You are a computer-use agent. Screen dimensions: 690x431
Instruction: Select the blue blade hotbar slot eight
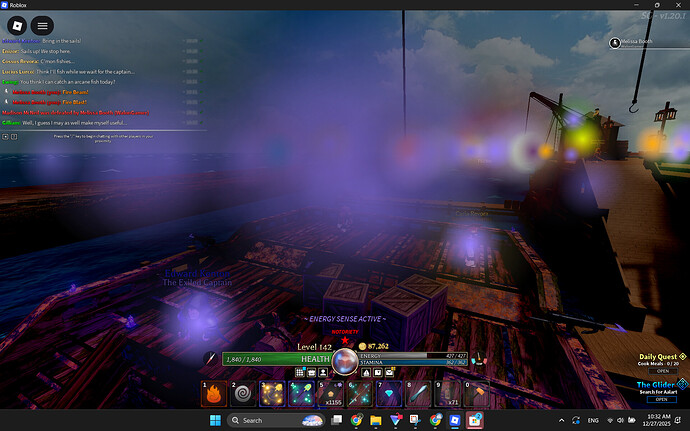418,395
